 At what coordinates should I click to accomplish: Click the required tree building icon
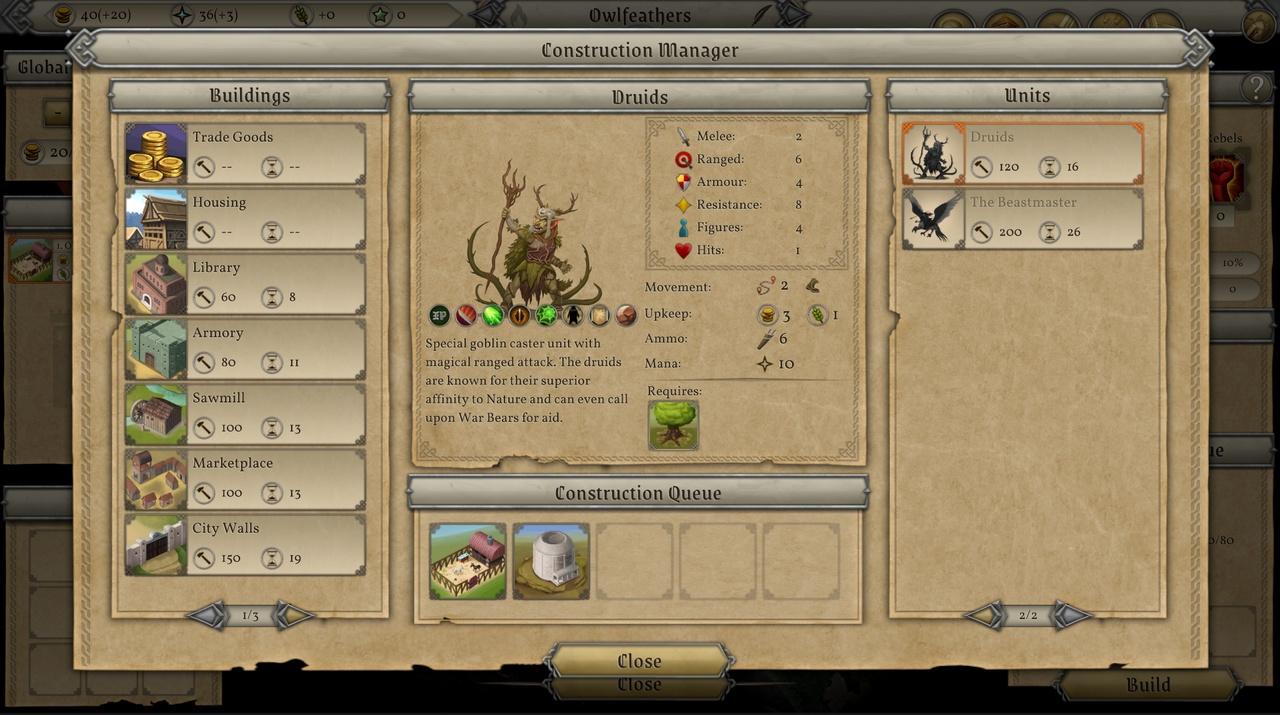(673, 425)
